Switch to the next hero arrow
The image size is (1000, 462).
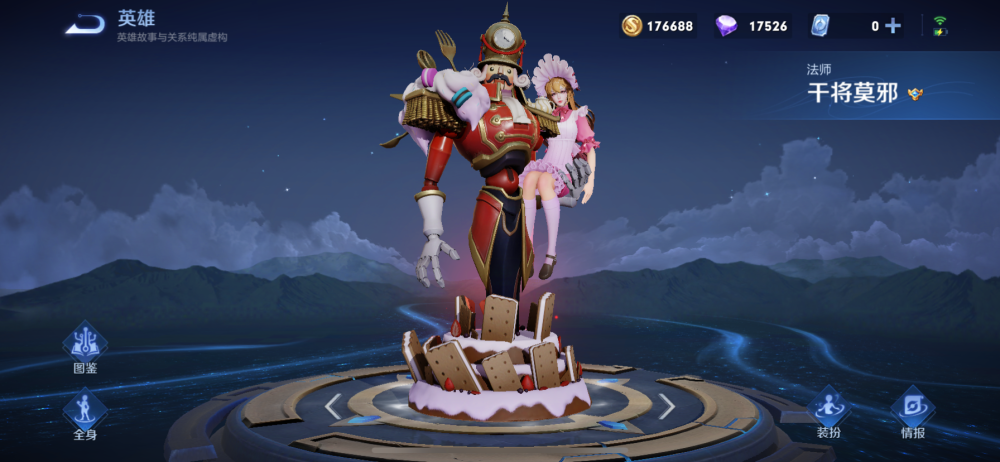[666, 406]
